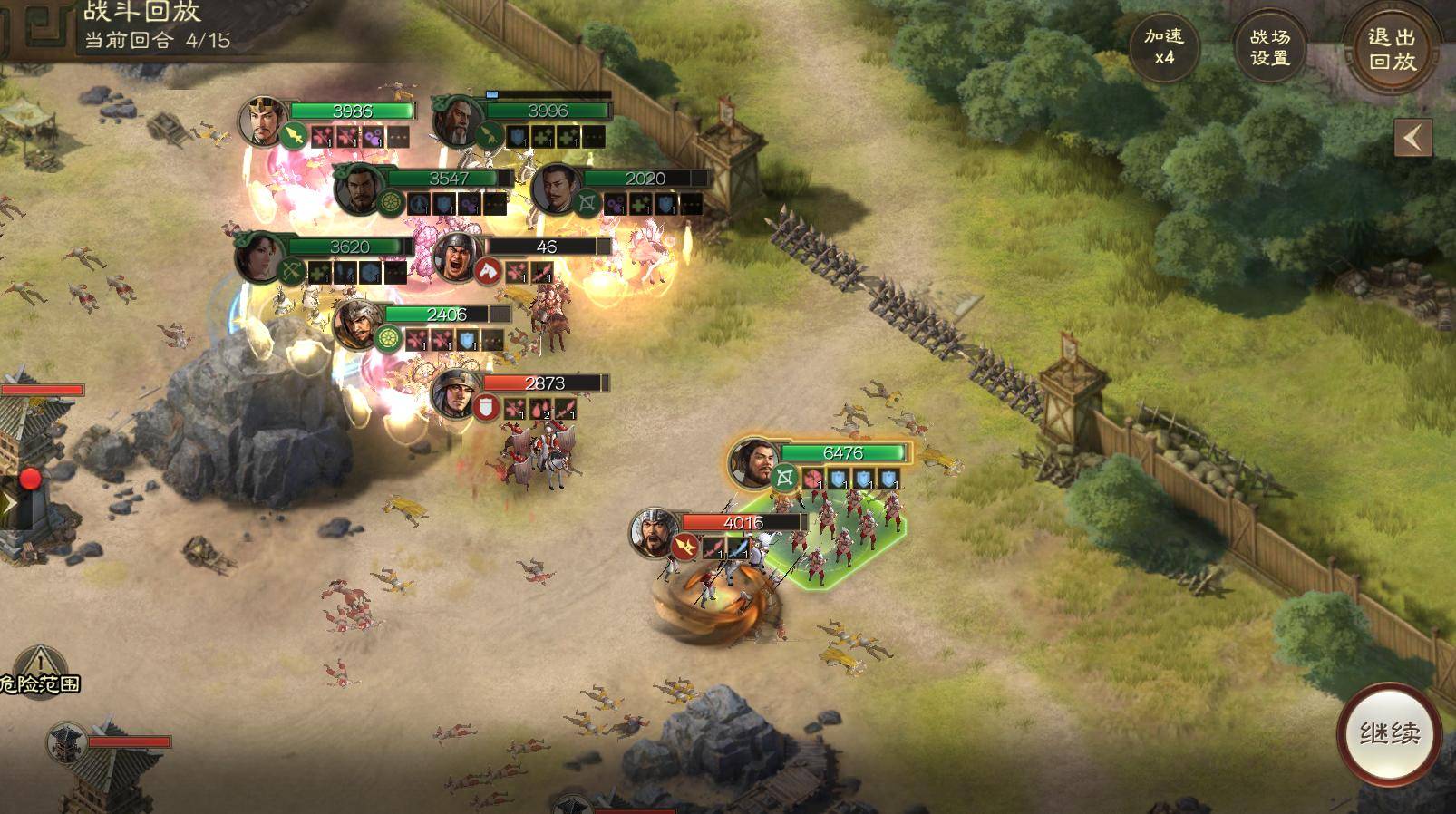Screen dimensions: 1456x814
Task: Exit the battle replay
Action: 1392,49
